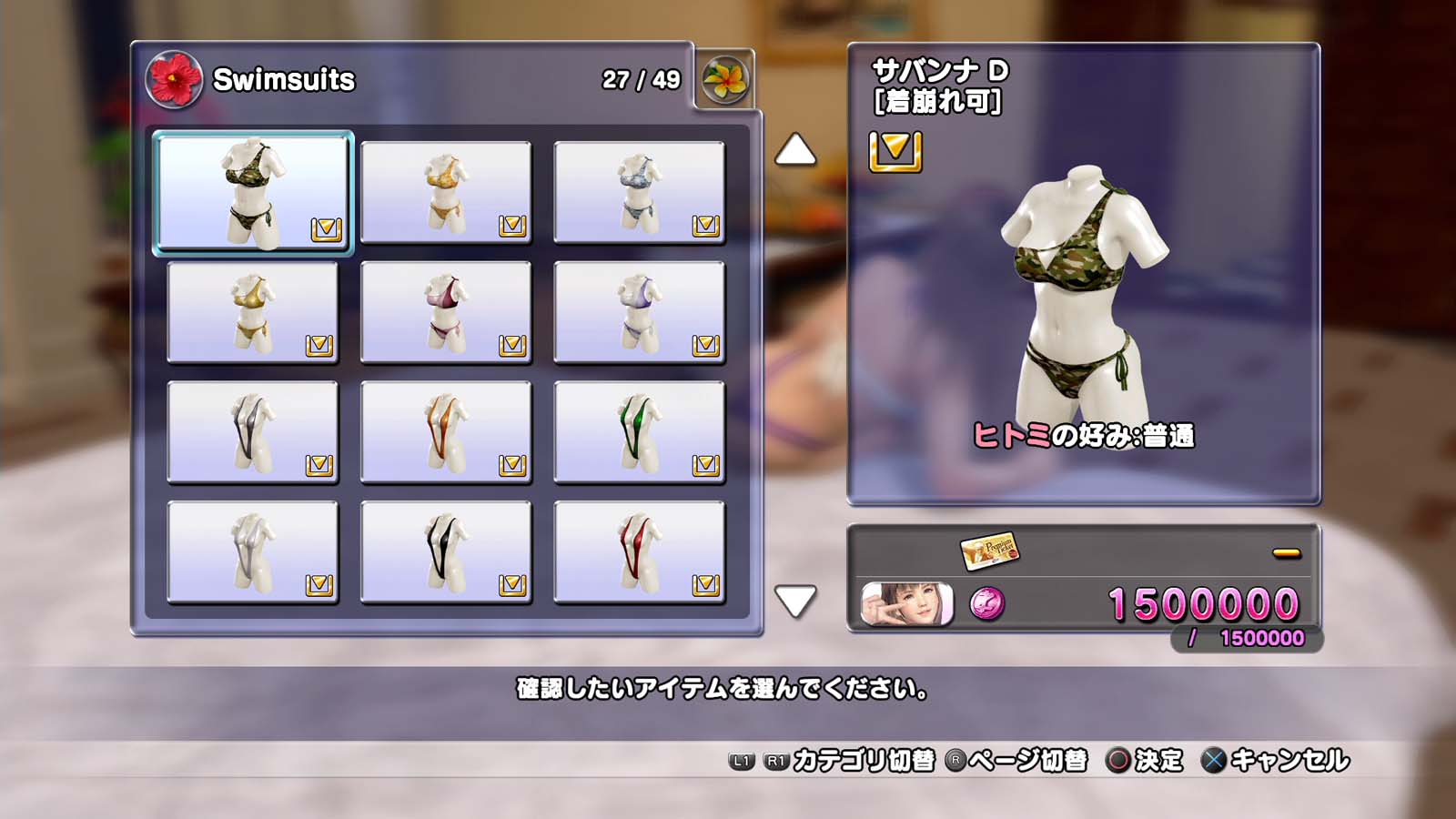Choose the pink bikini swimsuit tile
This screenshot has width=1456, height=819.
click(x=446, y=312)
